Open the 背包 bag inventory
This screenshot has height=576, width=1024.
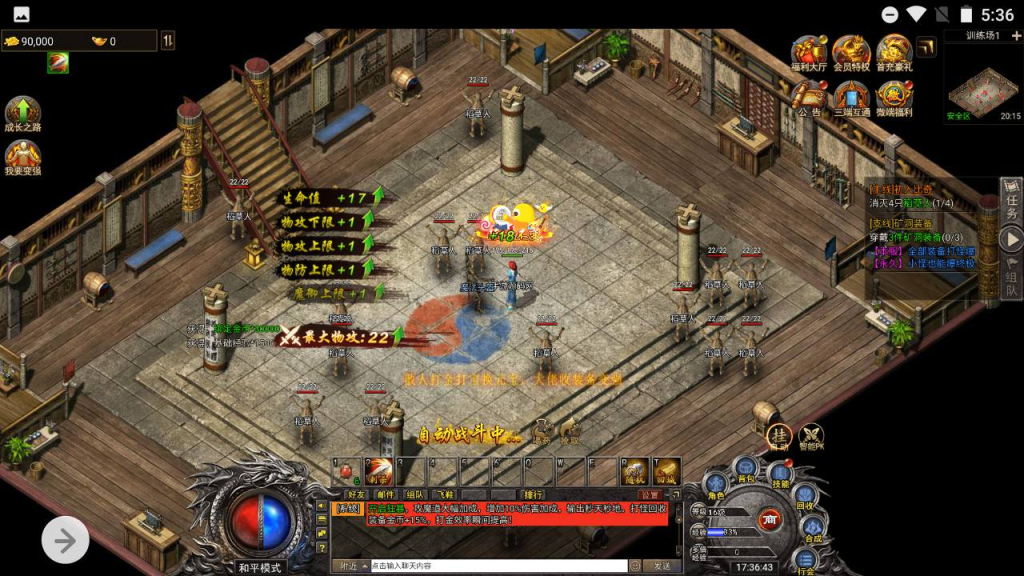point(746,469)
